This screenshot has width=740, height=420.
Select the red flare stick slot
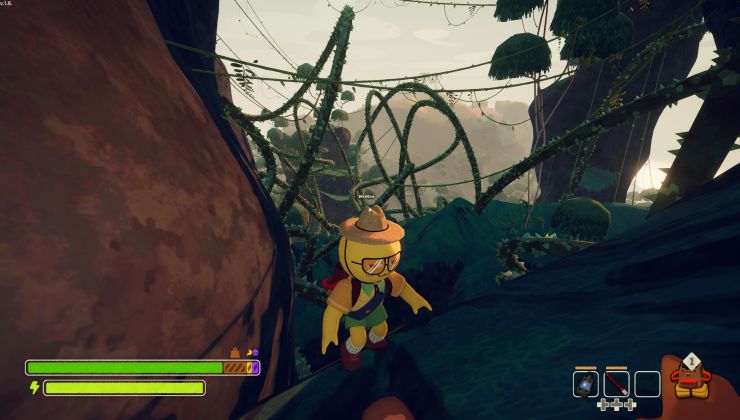click(616, 384)
